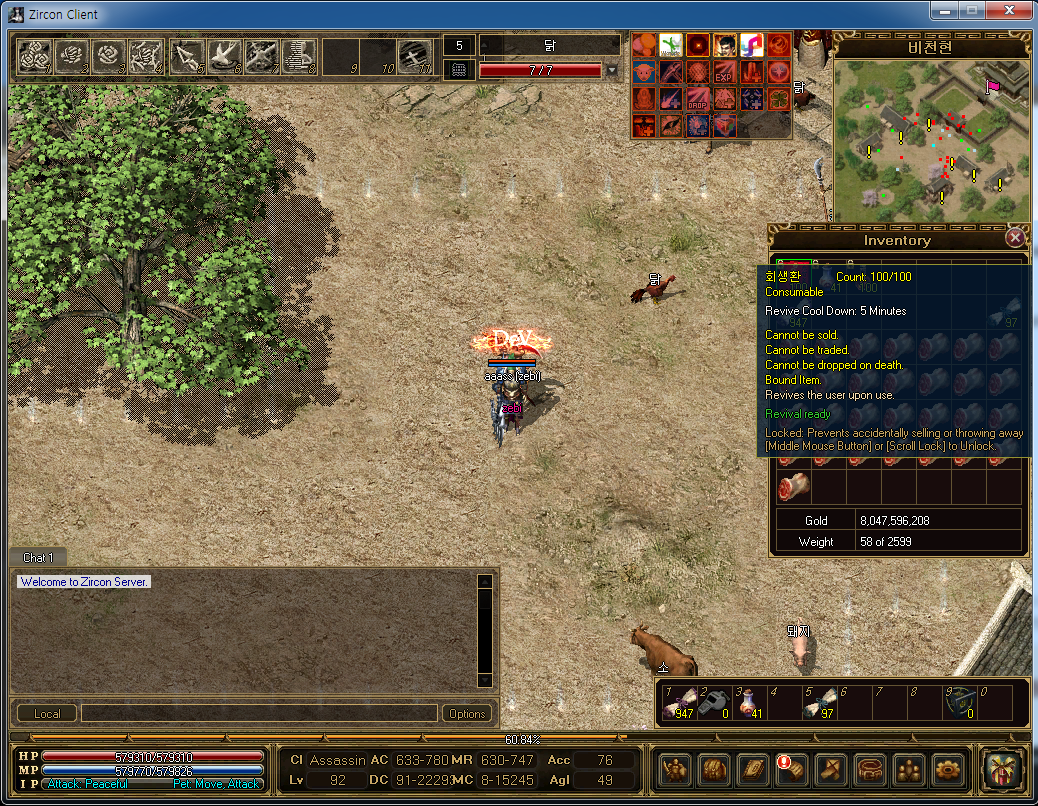Maximize the Zircon Client window
The height and width of the screenshot is (806, 1038).
point(969,11)
